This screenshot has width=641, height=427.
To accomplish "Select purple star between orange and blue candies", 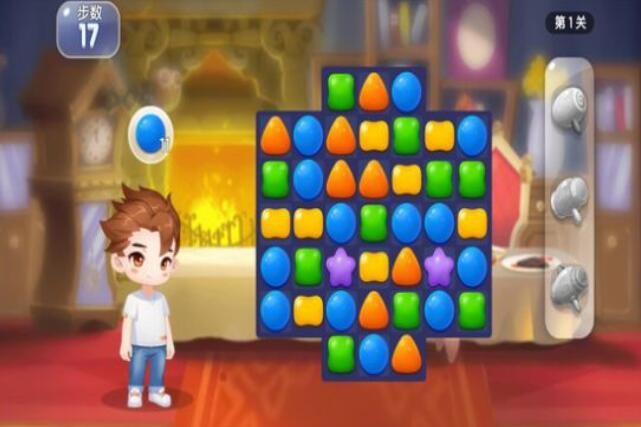I will click(439, 266).
